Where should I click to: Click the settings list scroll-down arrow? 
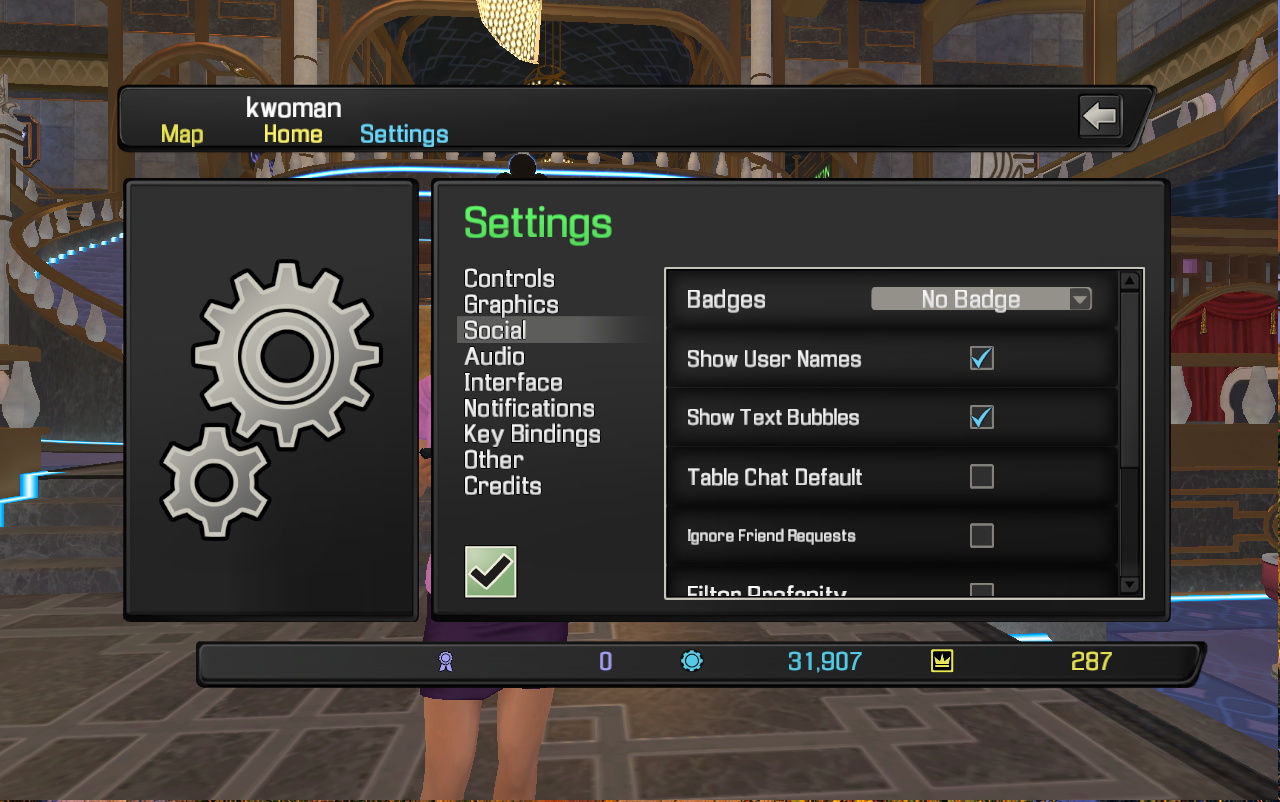coord(1129,585)
